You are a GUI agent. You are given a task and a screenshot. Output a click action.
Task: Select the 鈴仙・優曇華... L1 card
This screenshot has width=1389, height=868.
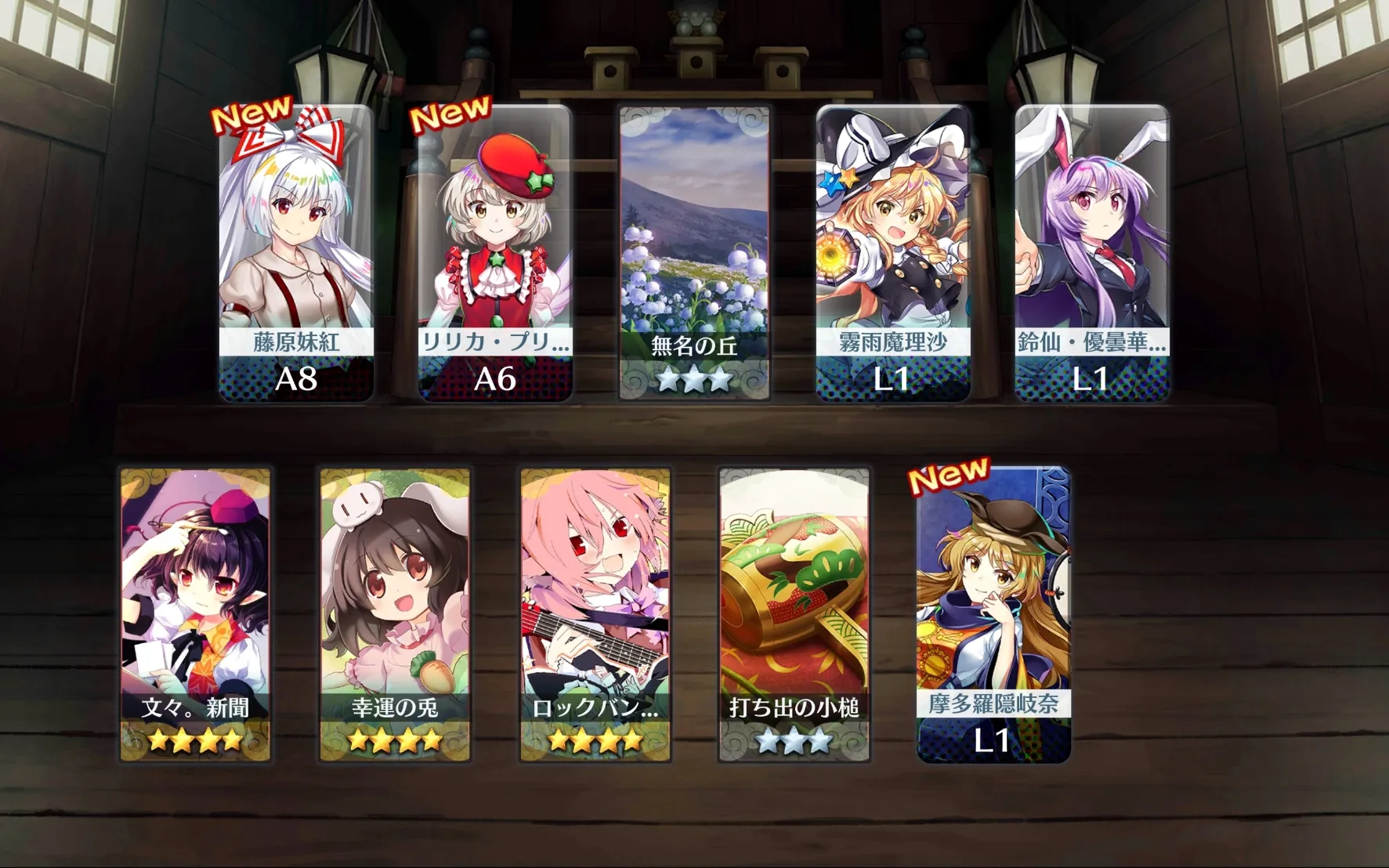[1091, 253]
